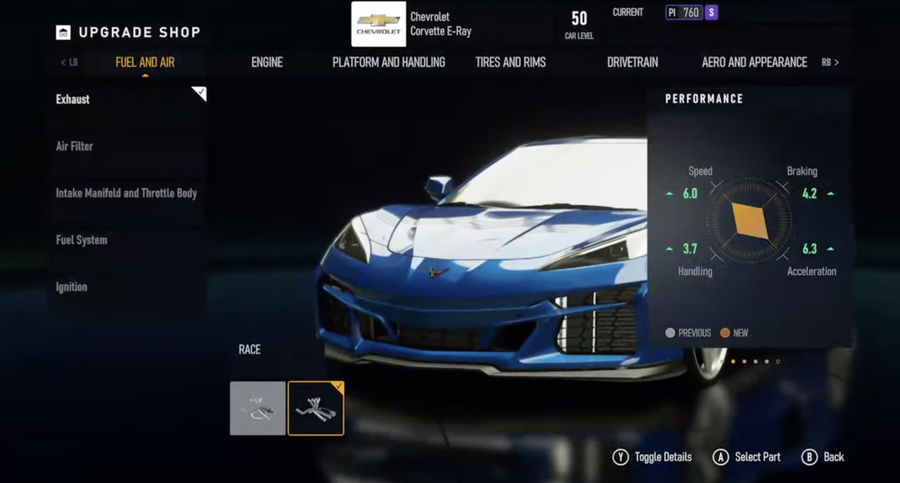Select the Platform and Handling tab
This screenshot has width=900, height=483.
pyautogui.click(x=389, y=62)
